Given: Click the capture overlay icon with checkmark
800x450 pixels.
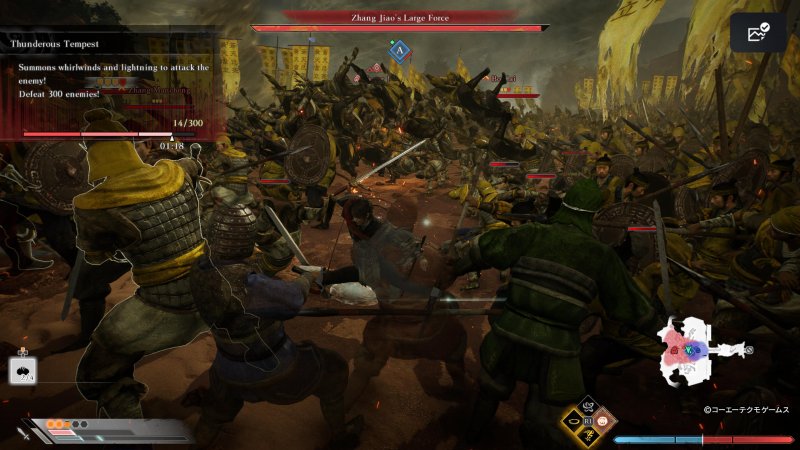Looking at the screenshot, I should tap(758, 33).
